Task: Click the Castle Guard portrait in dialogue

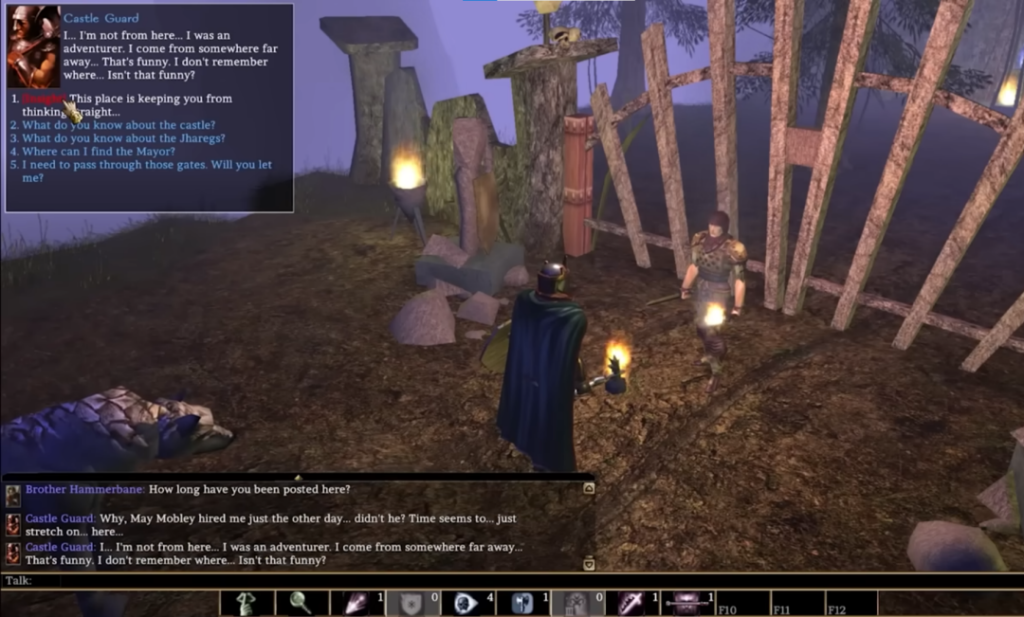Action: tap(32, 47)
